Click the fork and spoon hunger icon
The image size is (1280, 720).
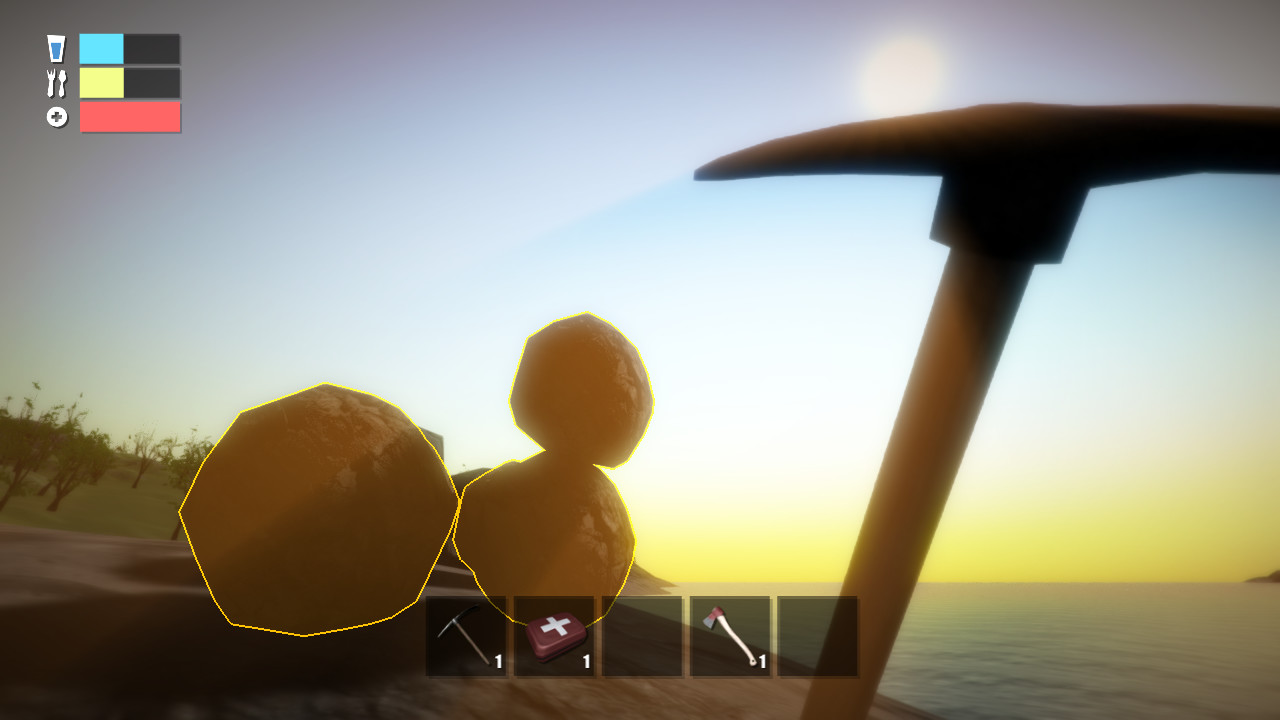pos(57,83)
